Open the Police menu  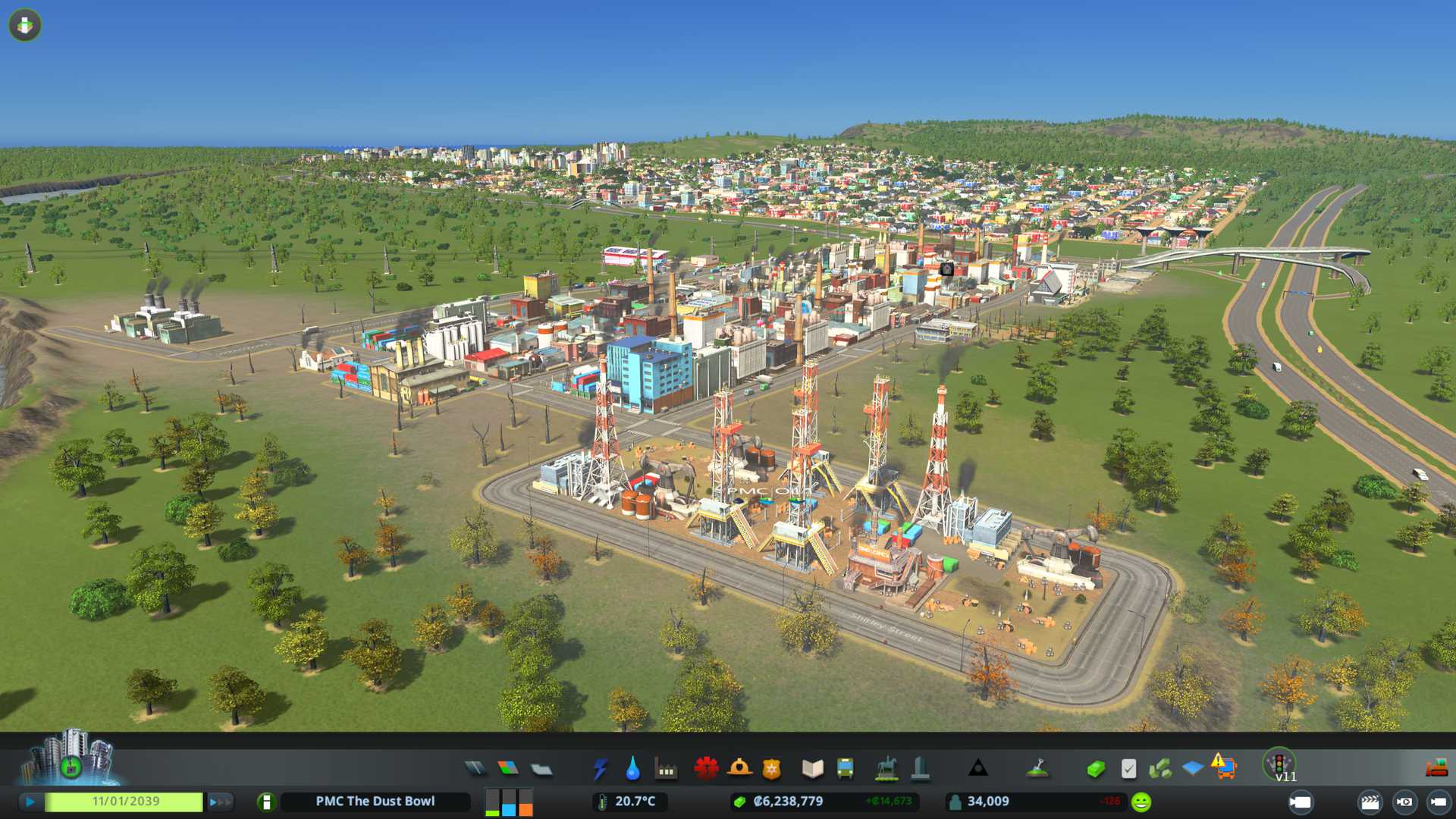(x=772, y=769)
